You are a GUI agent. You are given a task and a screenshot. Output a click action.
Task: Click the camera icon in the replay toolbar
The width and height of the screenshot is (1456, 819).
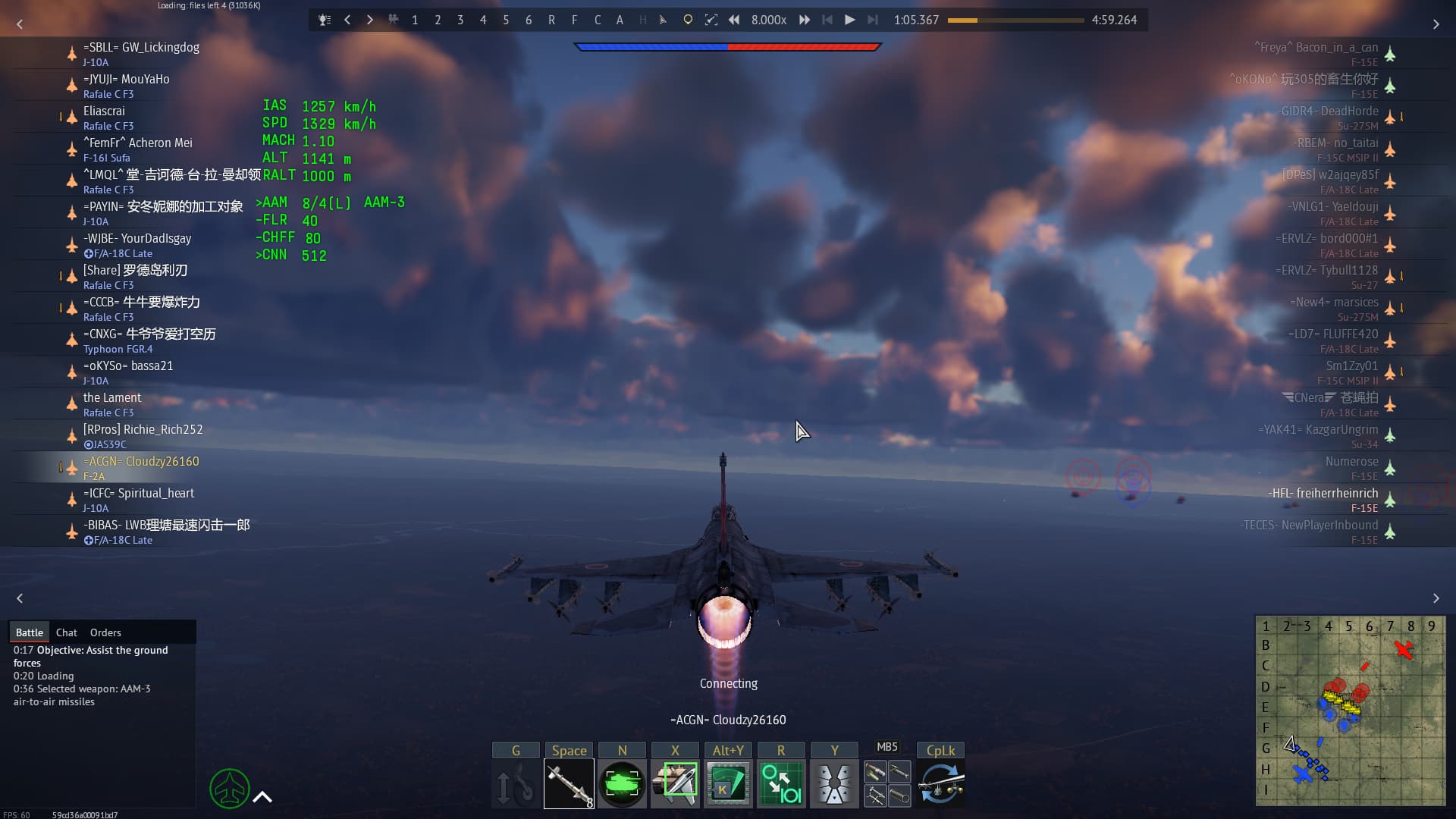pyautogui.click(x=394, y=20)
